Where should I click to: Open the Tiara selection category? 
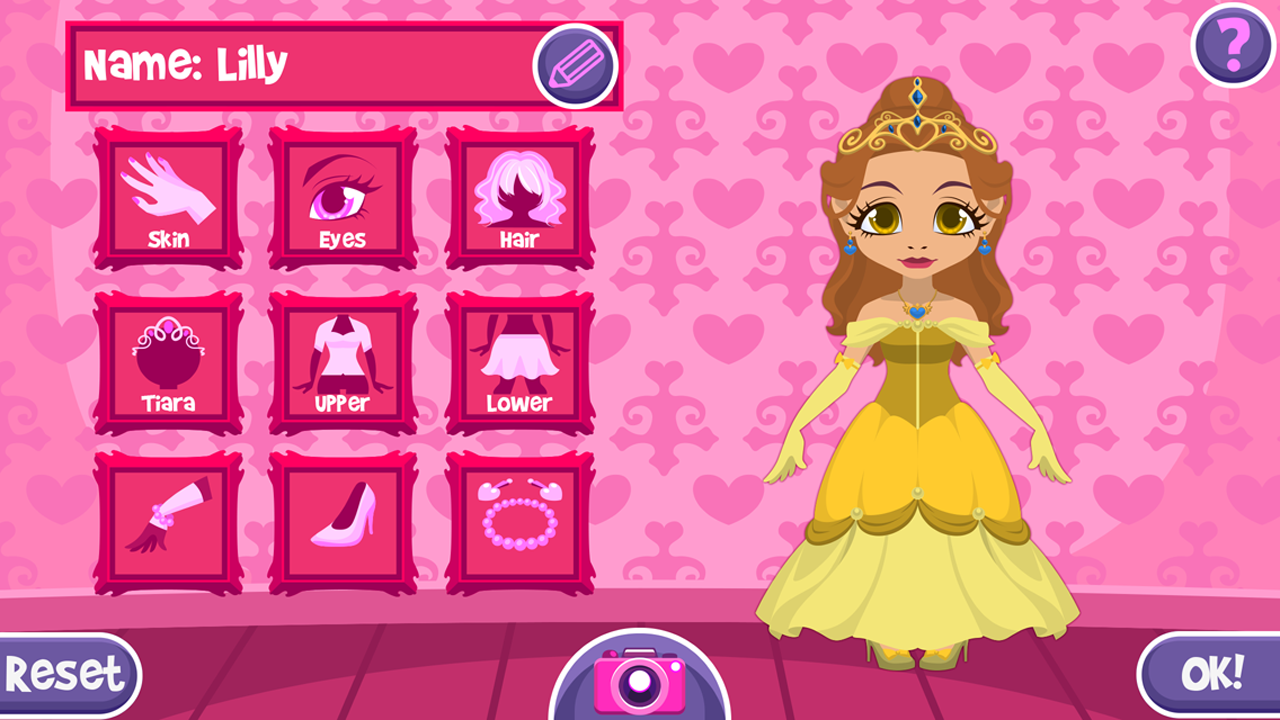[x=166, y=360]
